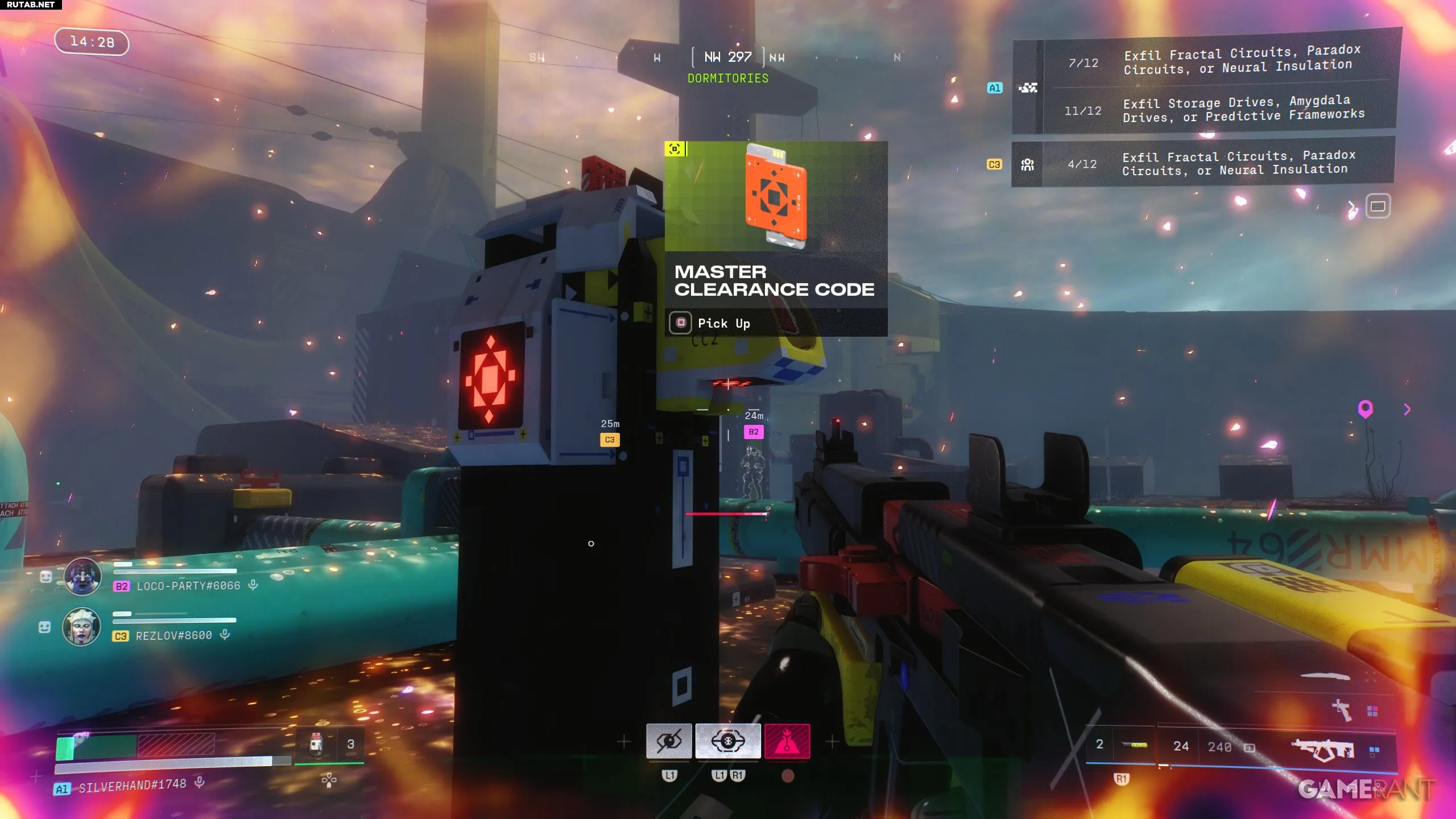Click the keyboard icon below the objectives
Image resolution: width=1456 pixels, height=819 pixels.
click(1378, 206)
